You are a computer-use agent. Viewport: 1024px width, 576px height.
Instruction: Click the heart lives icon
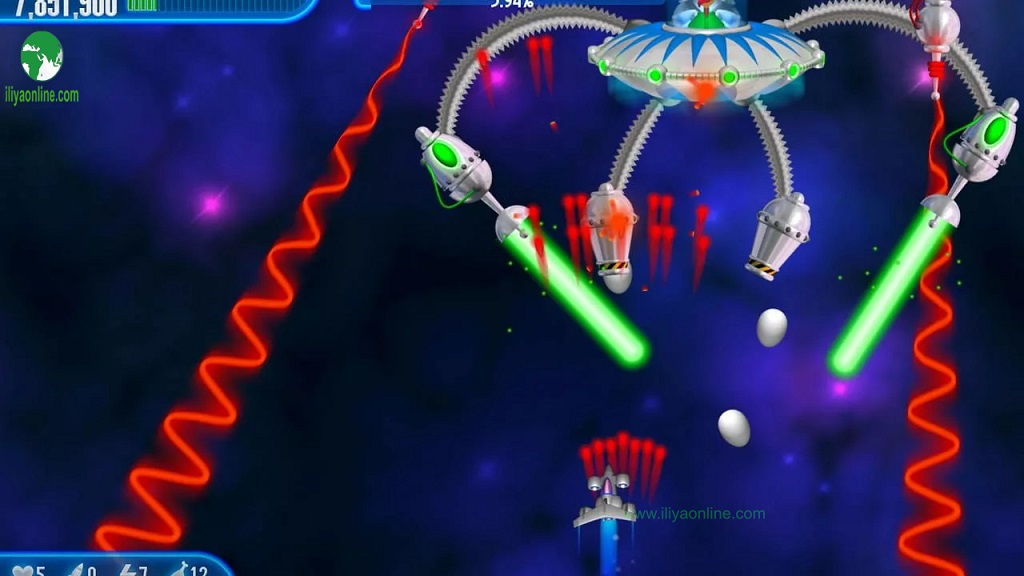22,572
